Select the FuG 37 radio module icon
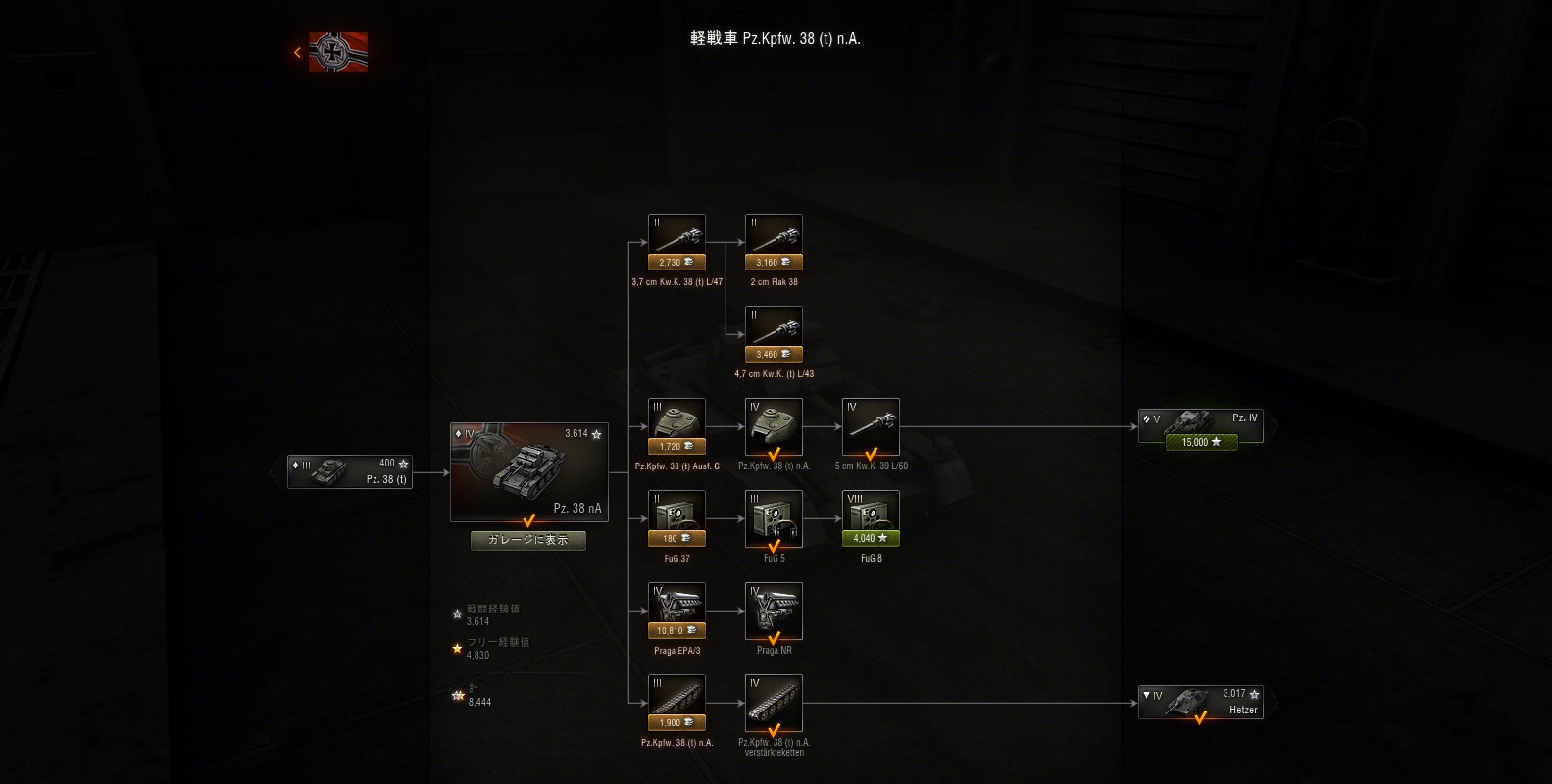1552x784 pixels. coord(676,511)
